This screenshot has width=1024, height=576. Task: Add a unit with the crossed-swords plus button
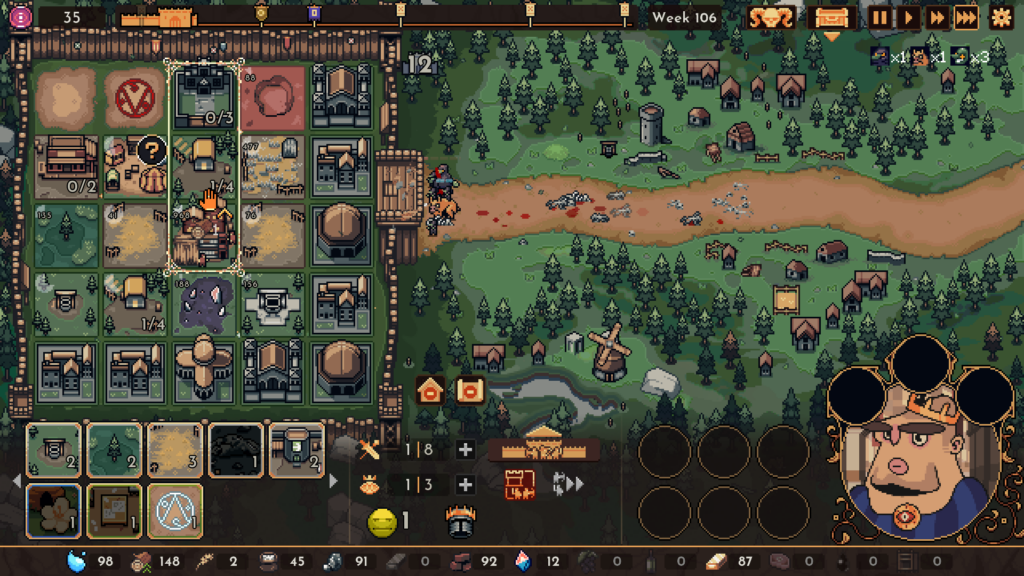coord(465,450)
